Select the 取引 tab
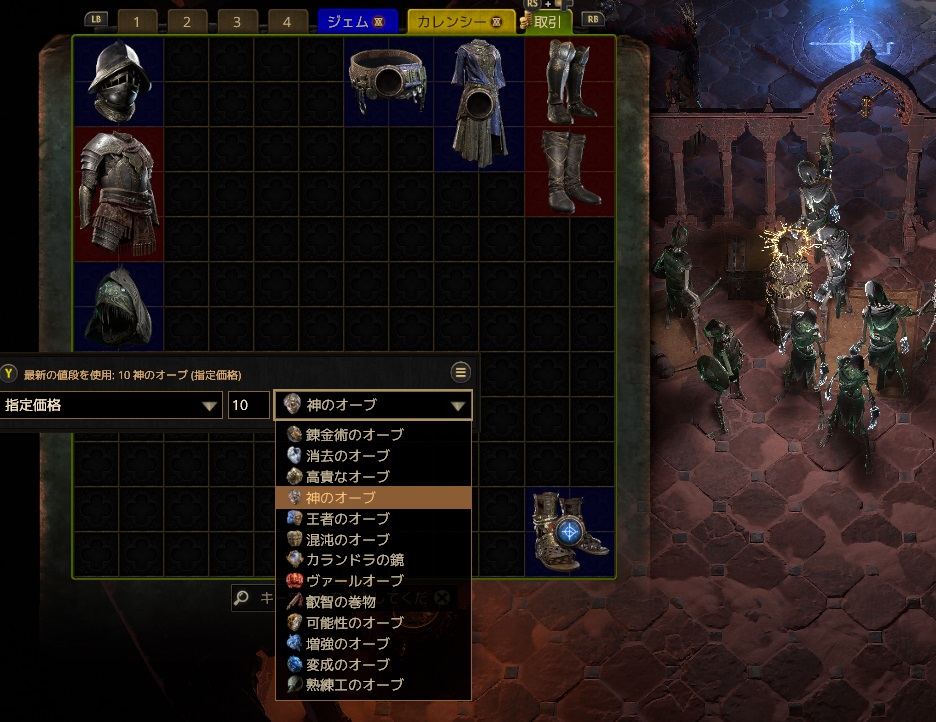 546,22
